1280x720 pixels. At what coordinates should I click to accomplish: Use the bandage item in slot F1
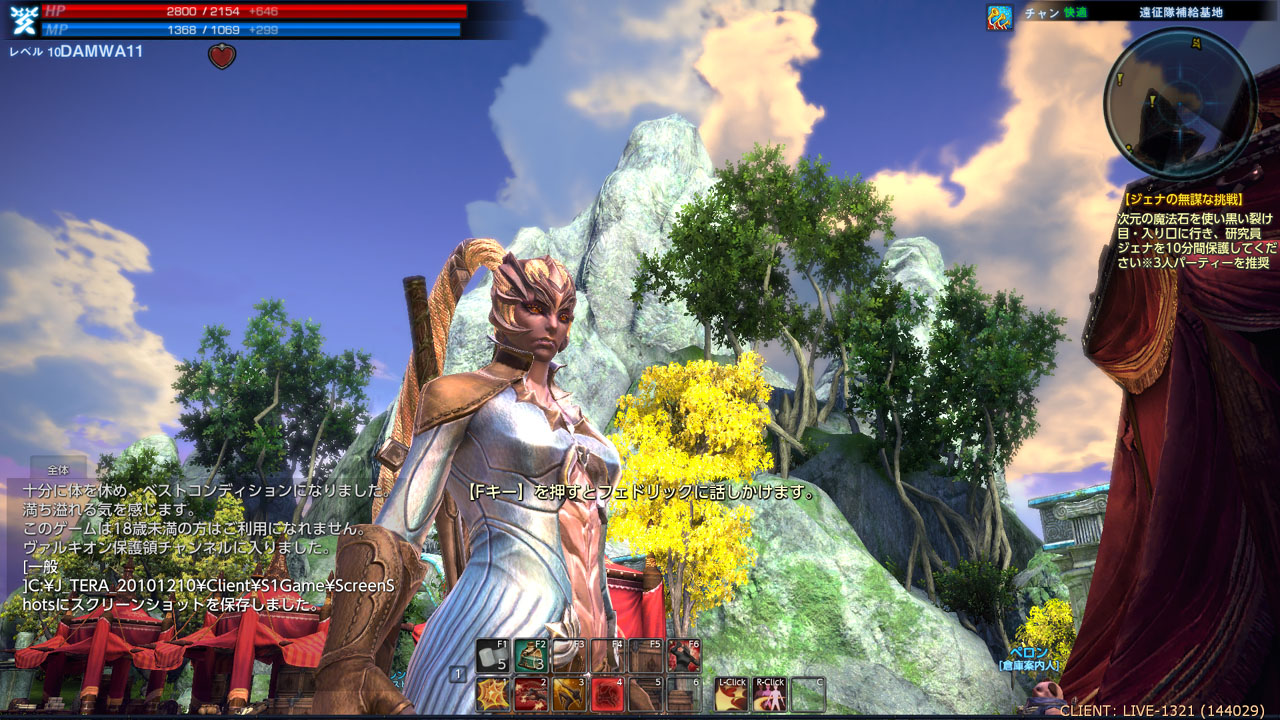[493, 656]
